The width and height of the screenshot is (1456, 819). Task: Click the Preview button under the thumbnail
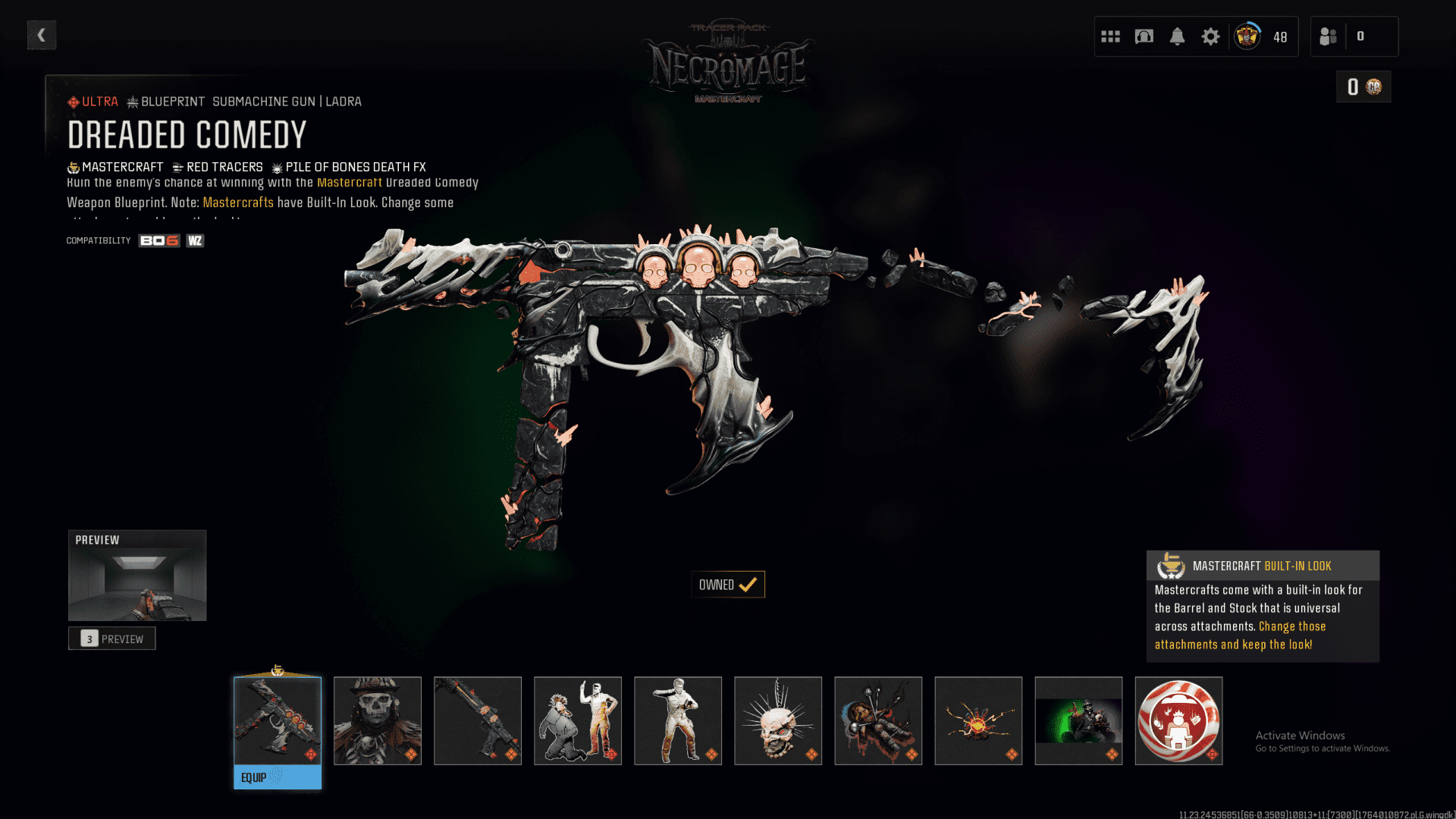click(x=112, y=639)
